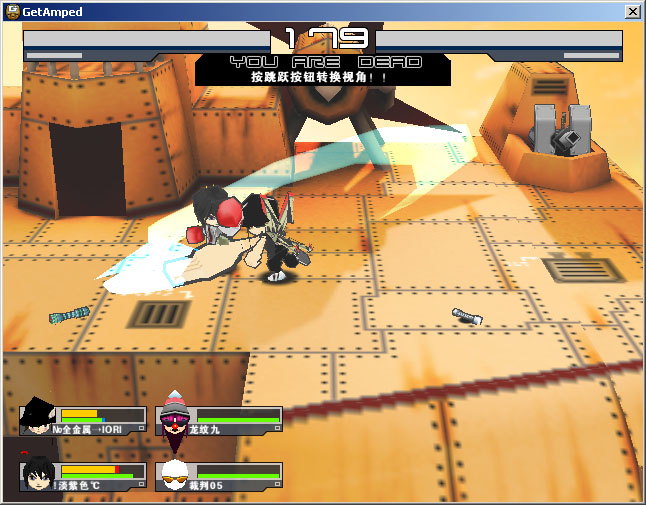The width and height of the screenshot is (646, 505).
Task: Select the IORI player portrait with black hat
Action: (x=37, y=416)
